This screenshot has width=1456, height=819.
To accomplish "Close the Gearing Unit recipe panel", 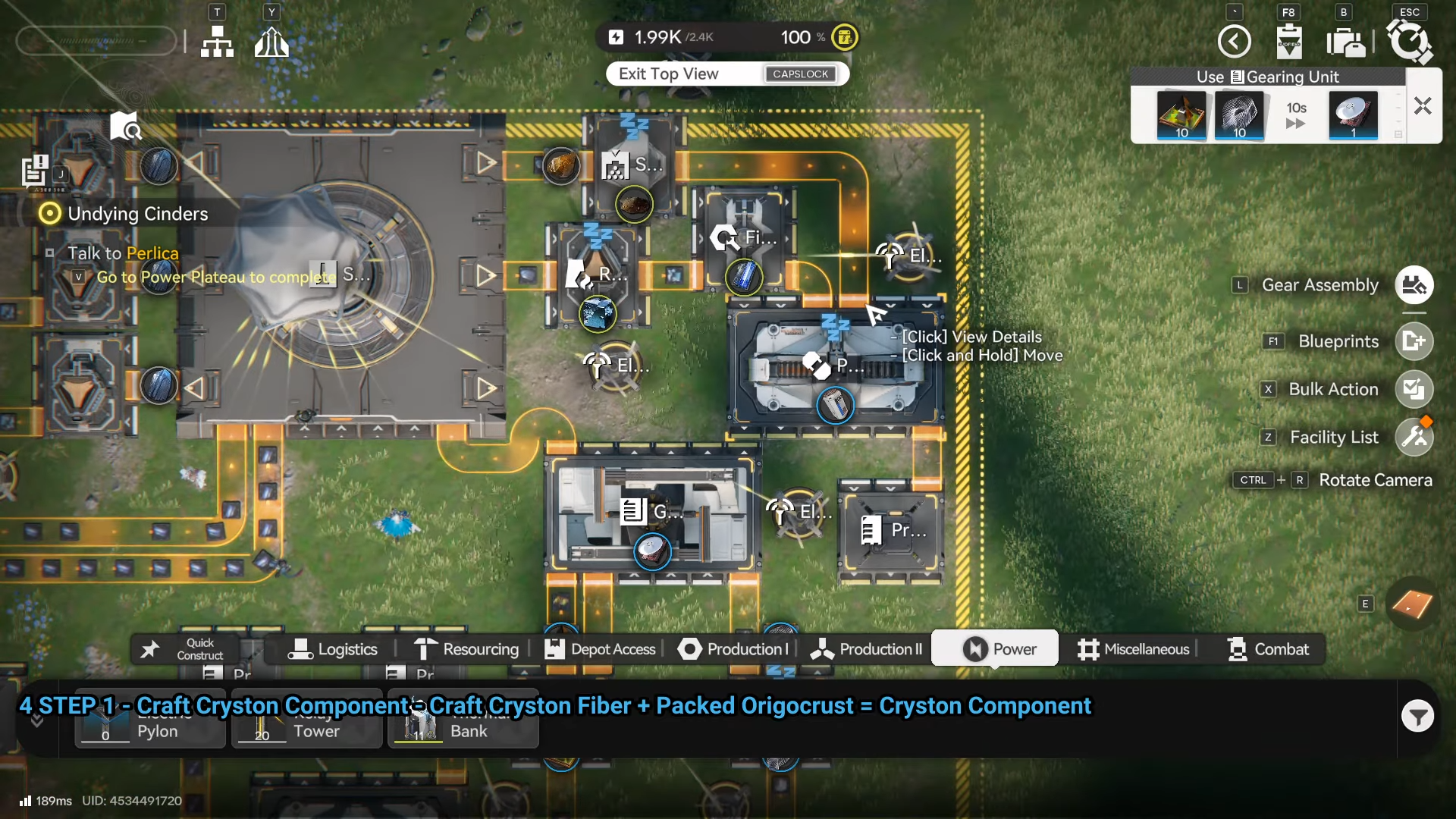I will 1423,106.
